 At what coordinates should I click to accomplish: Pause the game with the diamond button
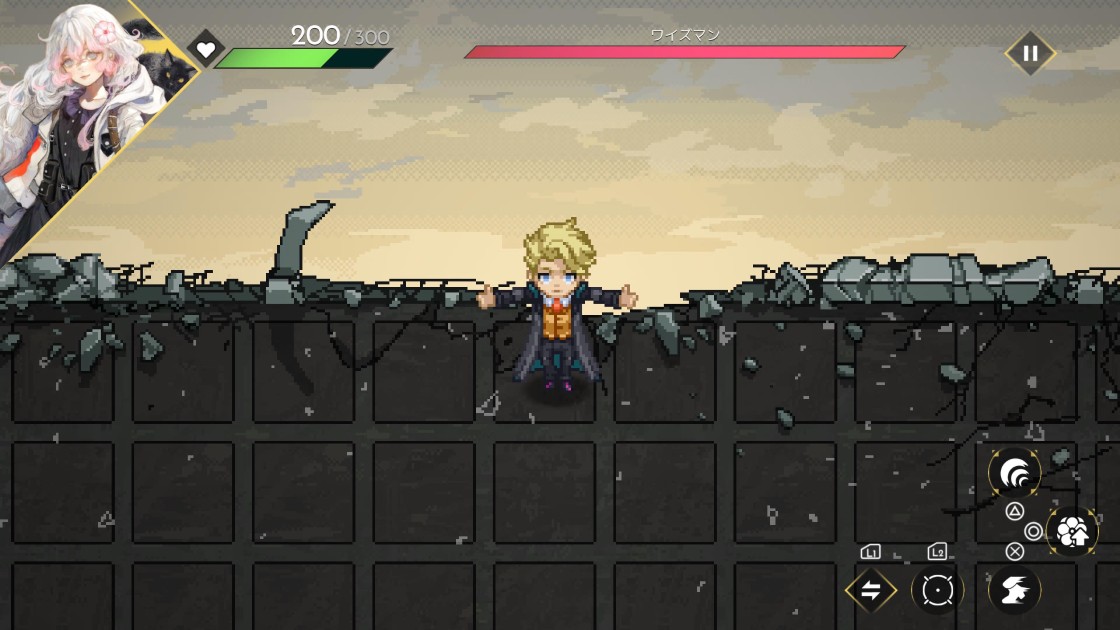(1029, 53)
